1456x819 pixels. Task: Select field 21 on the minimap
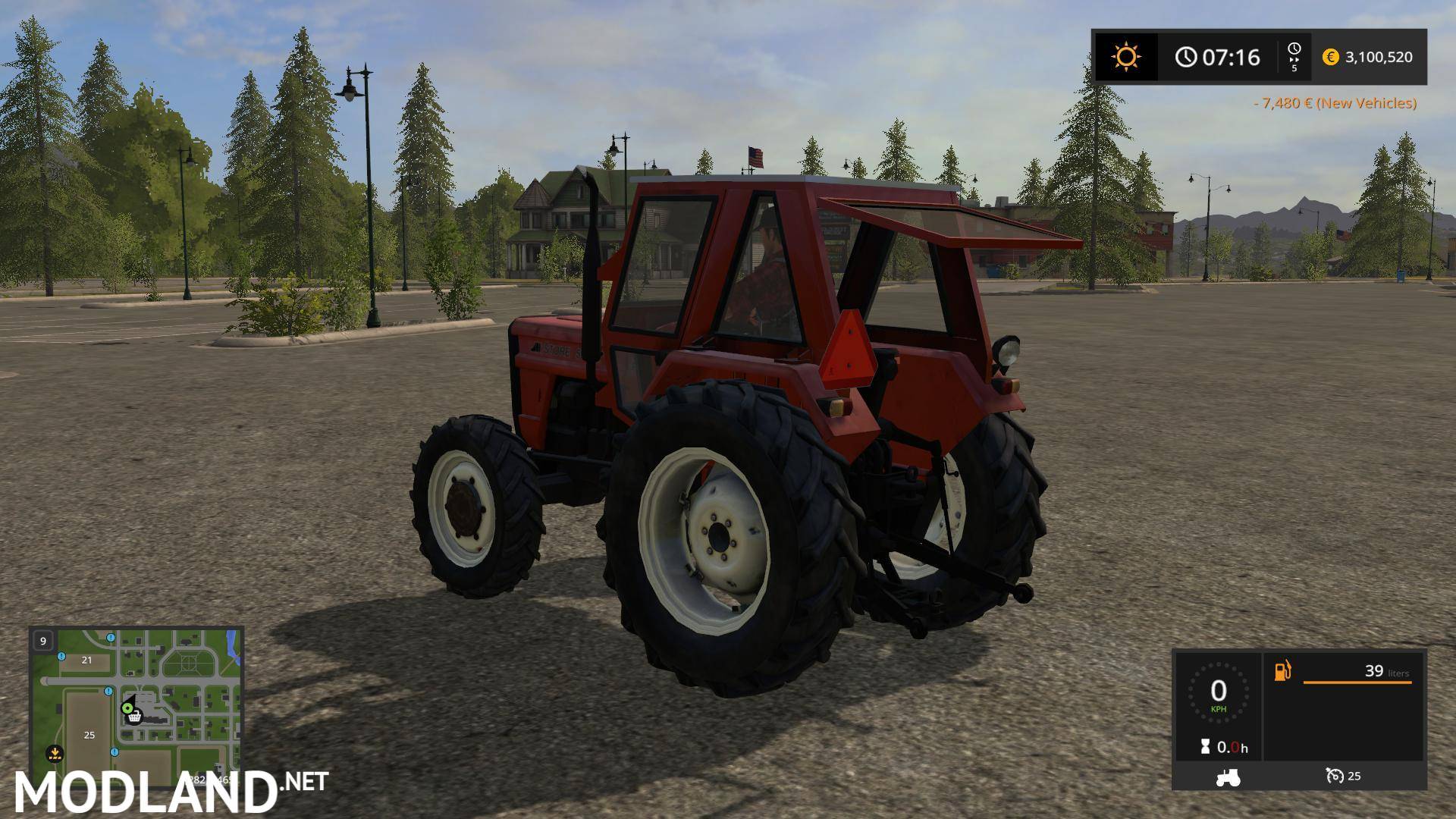coord(86,661)
